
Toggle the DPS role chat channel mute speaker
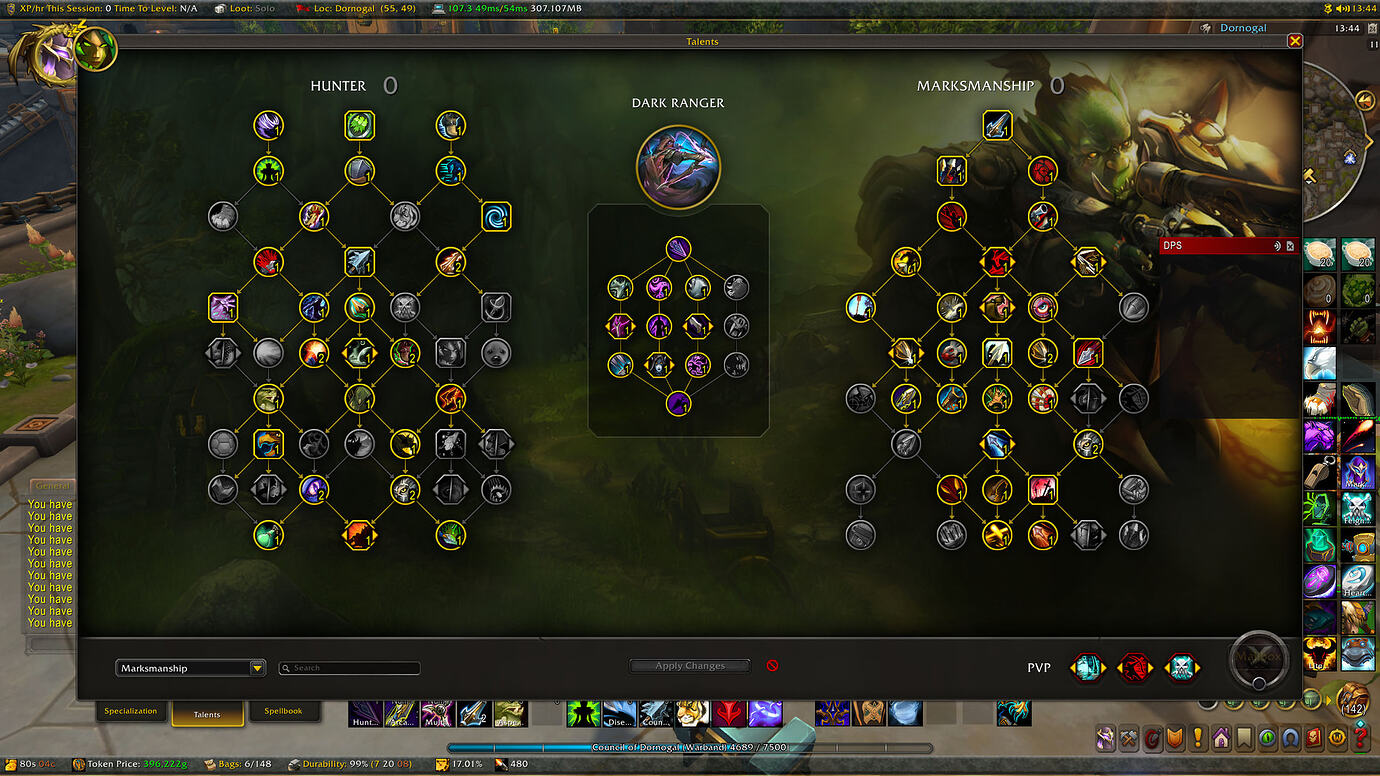coord(1278,245)
